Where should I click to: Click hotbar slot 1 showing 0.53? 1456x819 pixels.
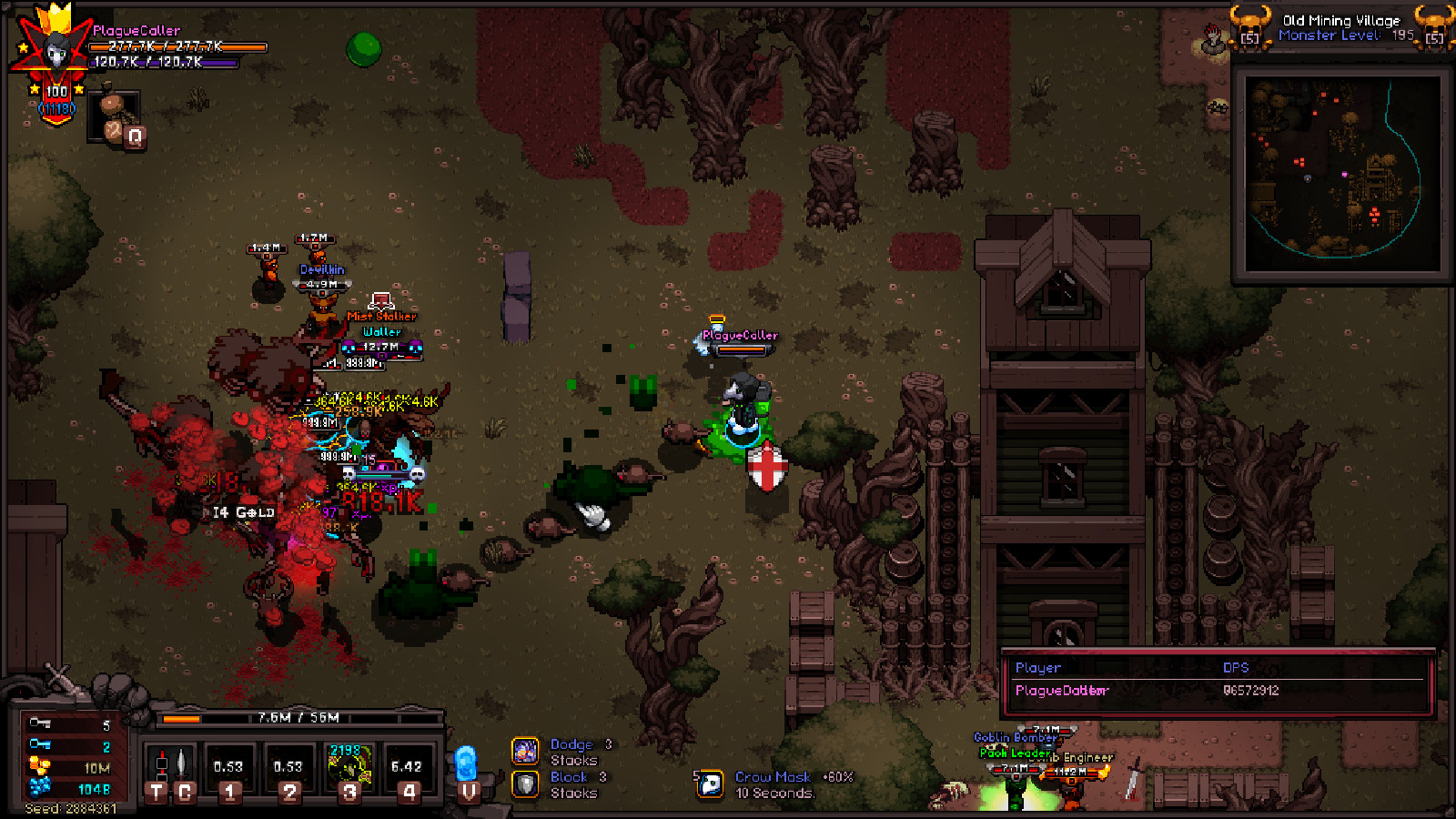coord(227,767)
